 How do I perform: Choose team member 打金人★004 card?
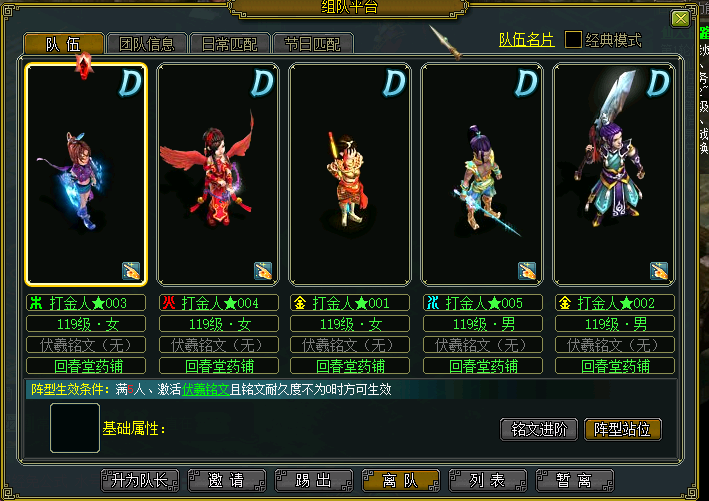point(218,174)
